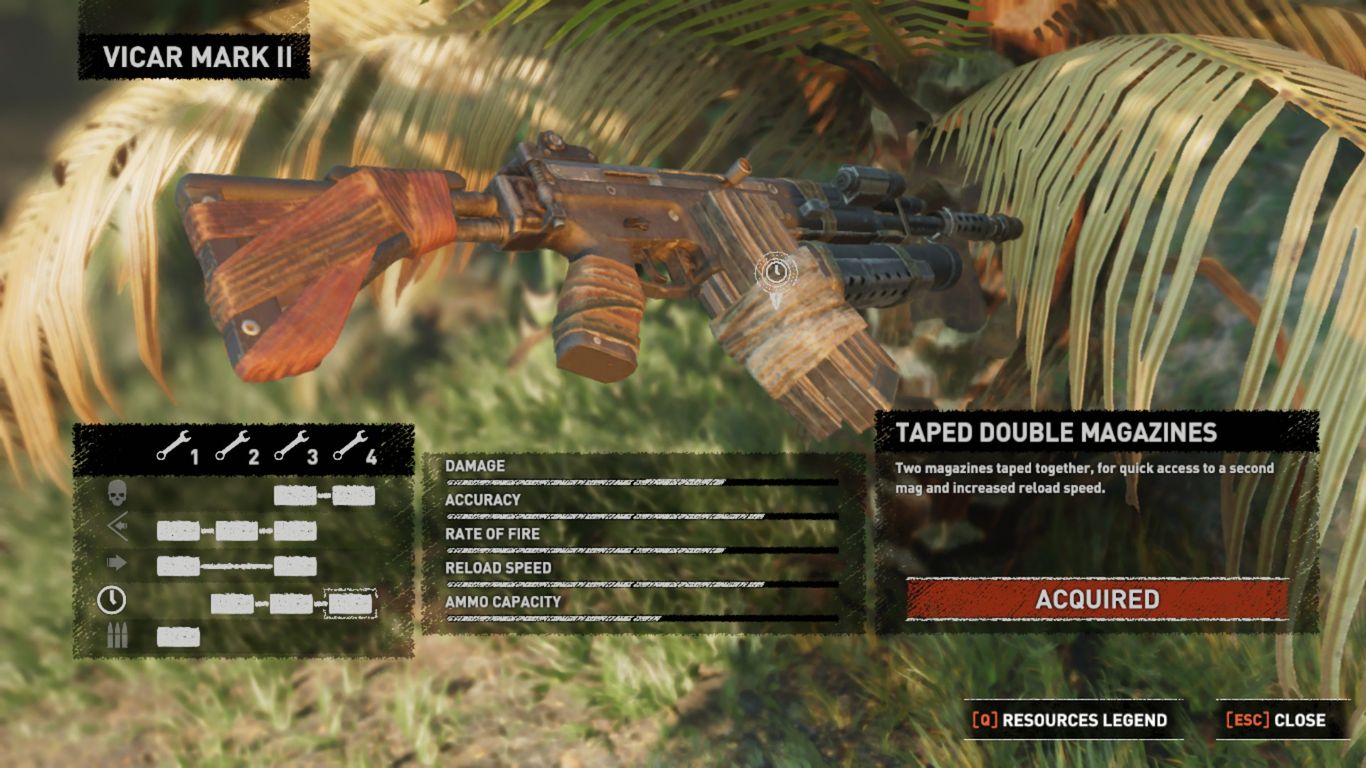Choose the tier 4 damage upgrade on skull row
1366x768 pixels.
click(x=354, y=495)
